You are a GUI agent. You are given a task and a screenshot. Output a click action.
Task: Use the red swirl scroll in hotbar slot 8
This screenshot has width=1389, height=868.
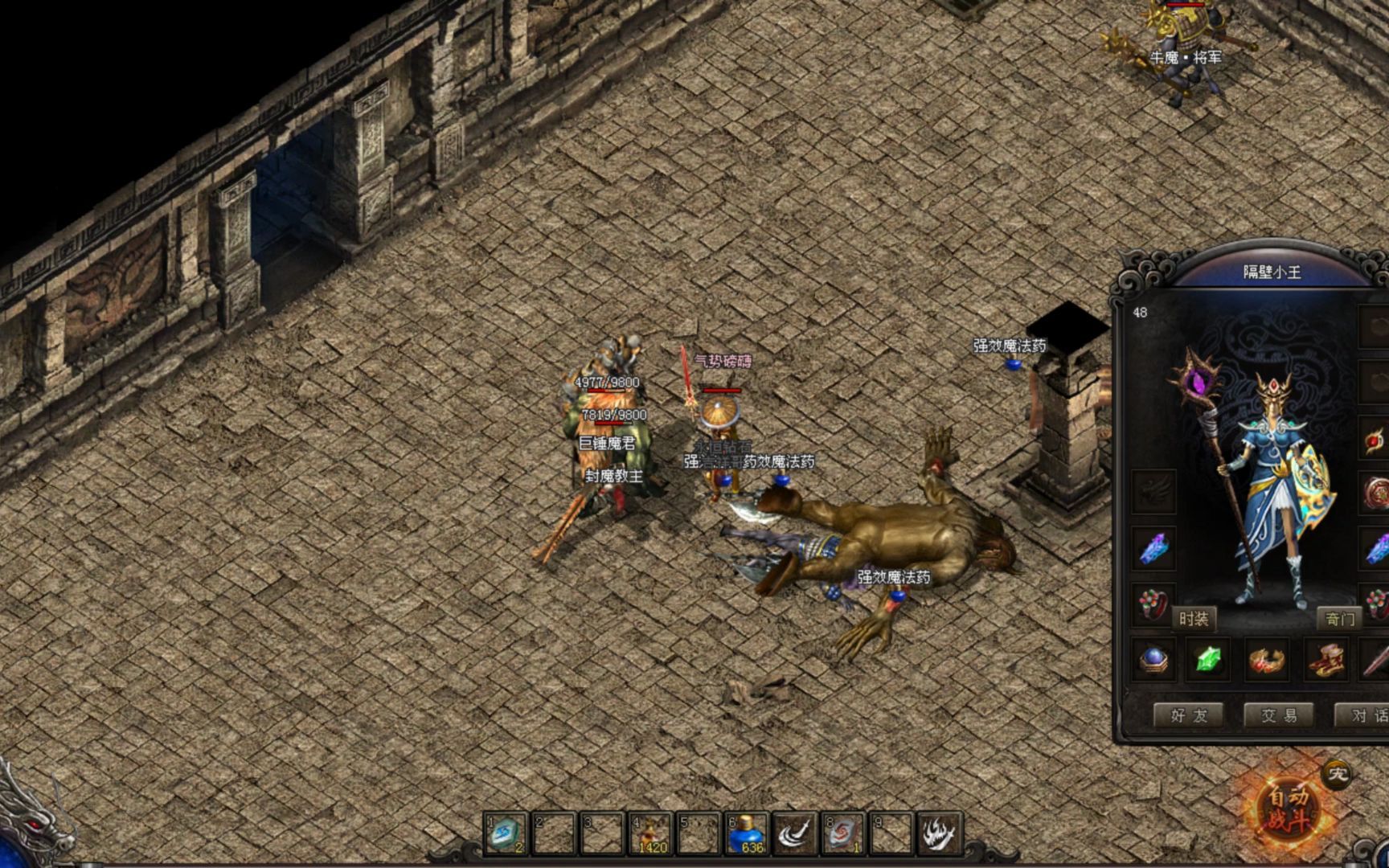pos(843,833)
